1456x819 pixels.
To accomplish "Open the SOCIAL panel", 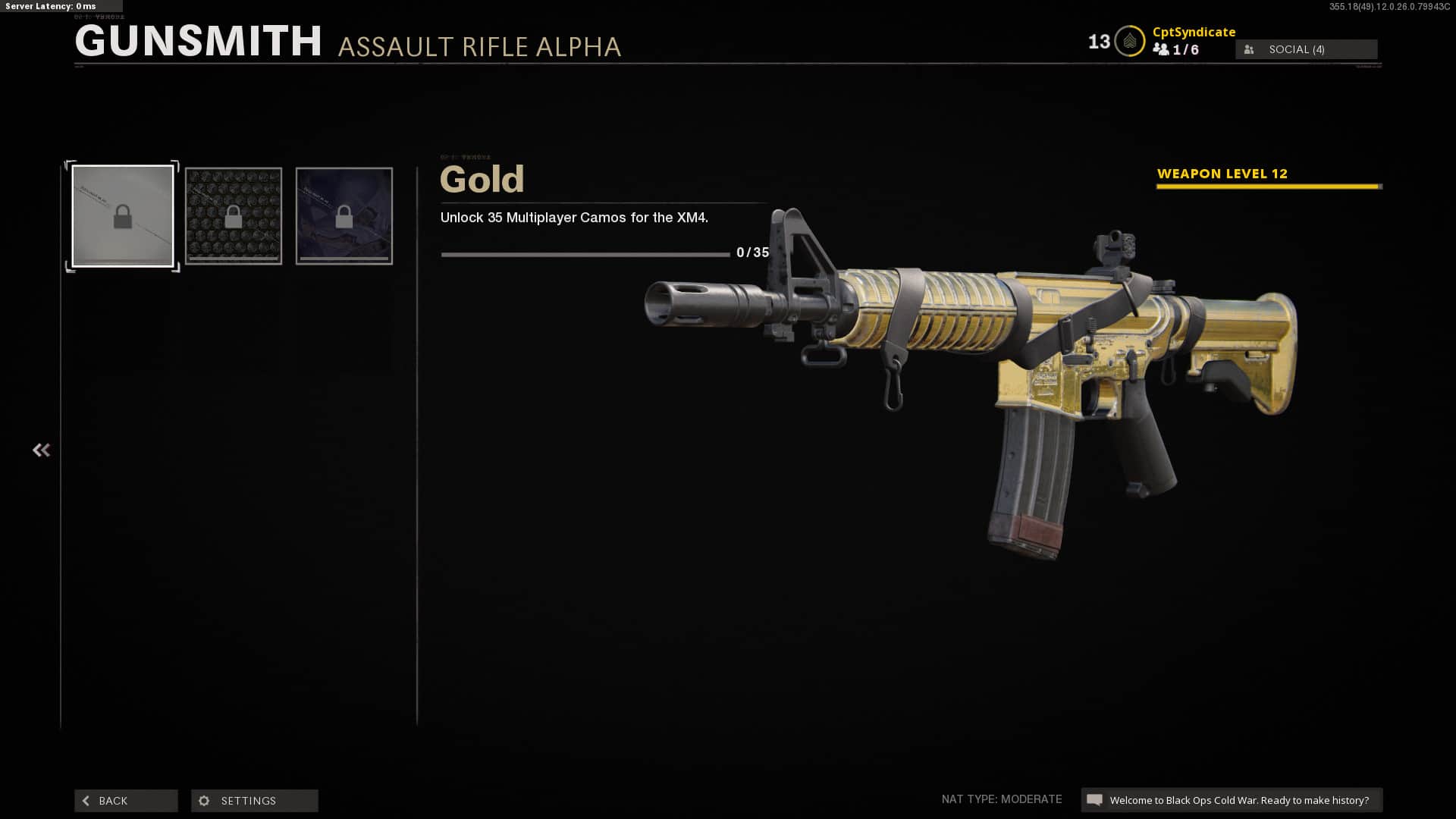I will coord(1306,49).
